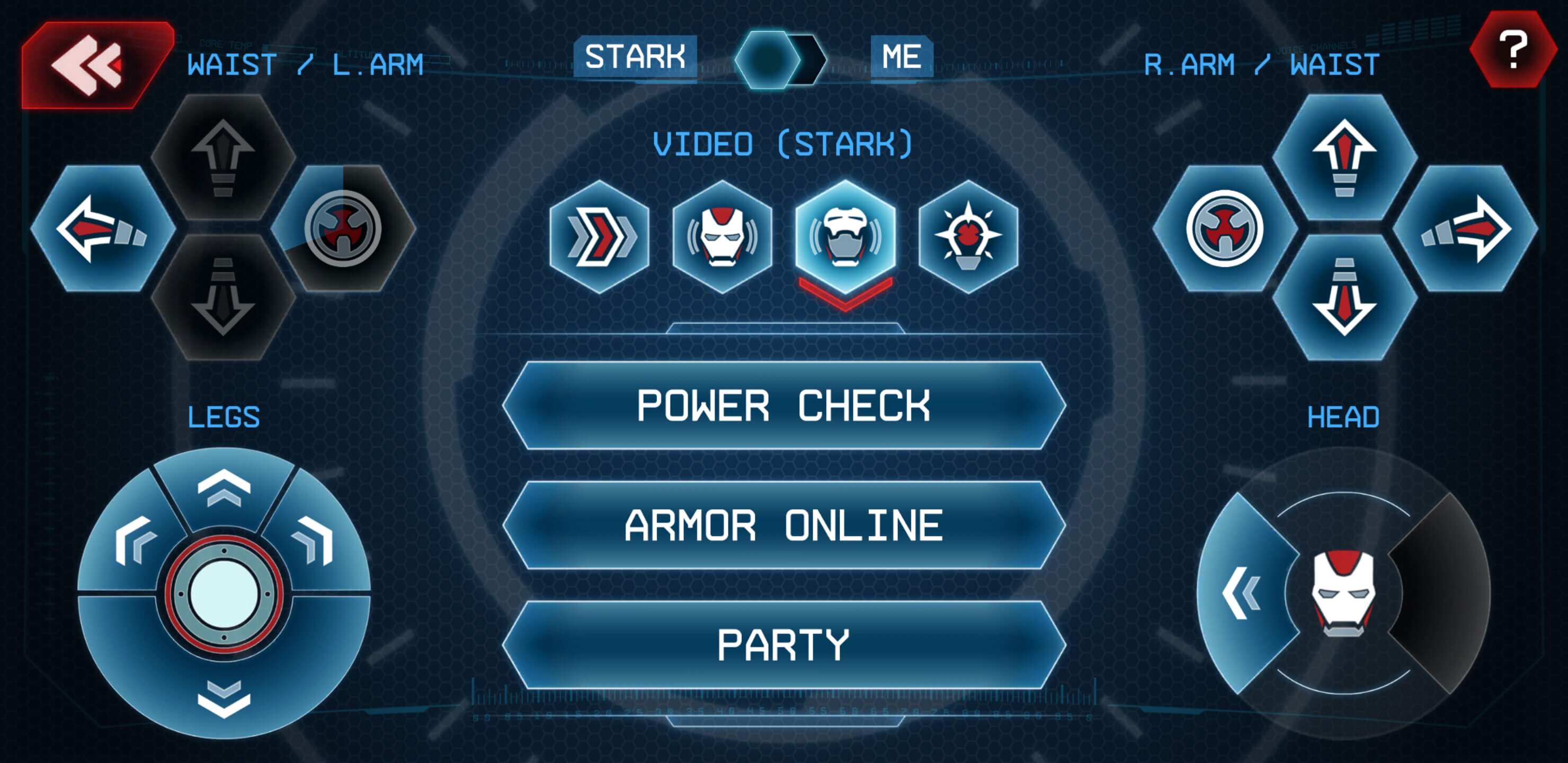
Task: Raise the right arm with up-arrow hexagon
Action: [x=1344, y=156]
